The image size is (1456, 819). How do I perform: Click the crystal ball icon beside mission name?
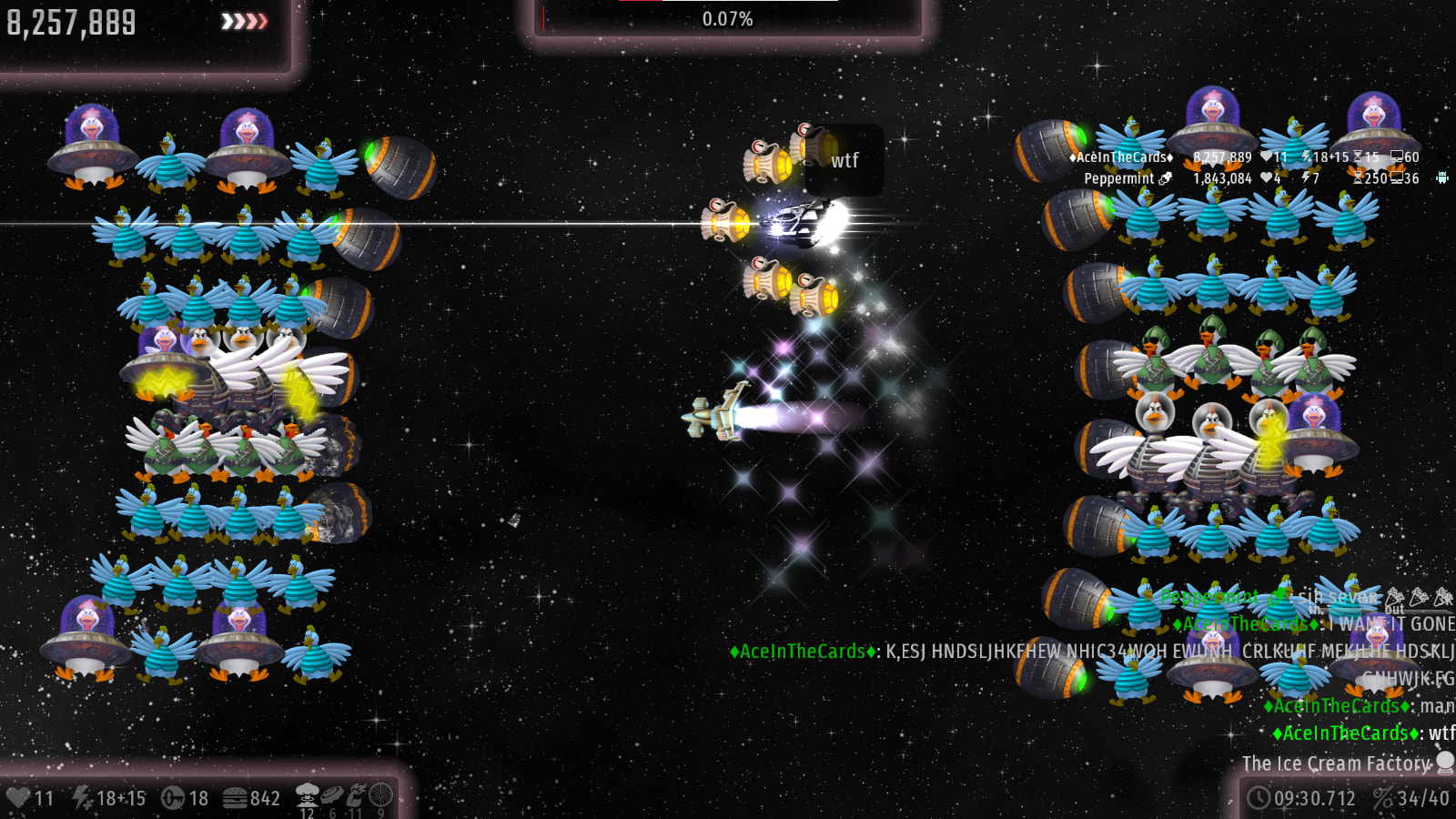point(1445,762)
